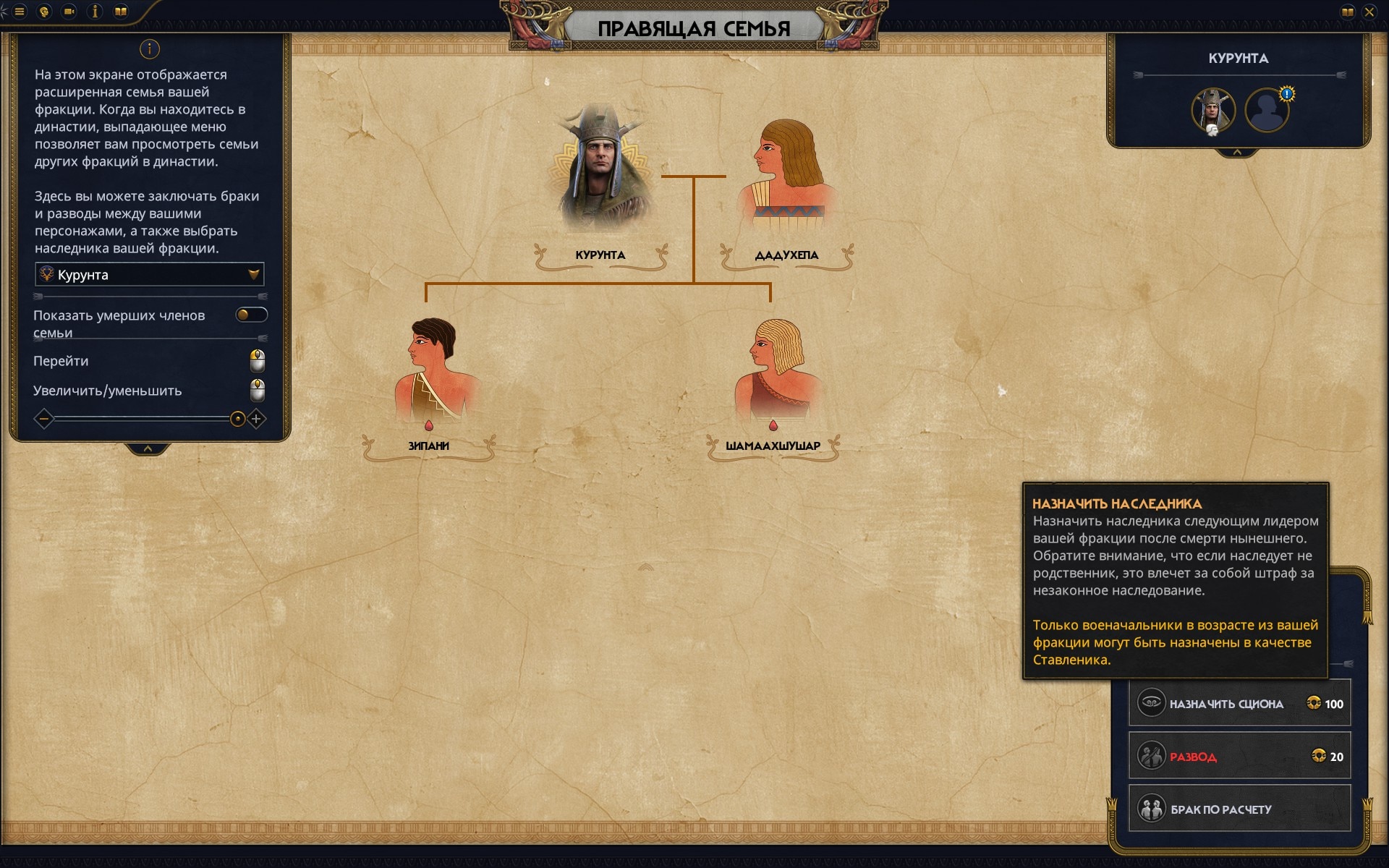Click the golden head advisor icon
This screenshot has width=1389, height=868.
(45, 12)
